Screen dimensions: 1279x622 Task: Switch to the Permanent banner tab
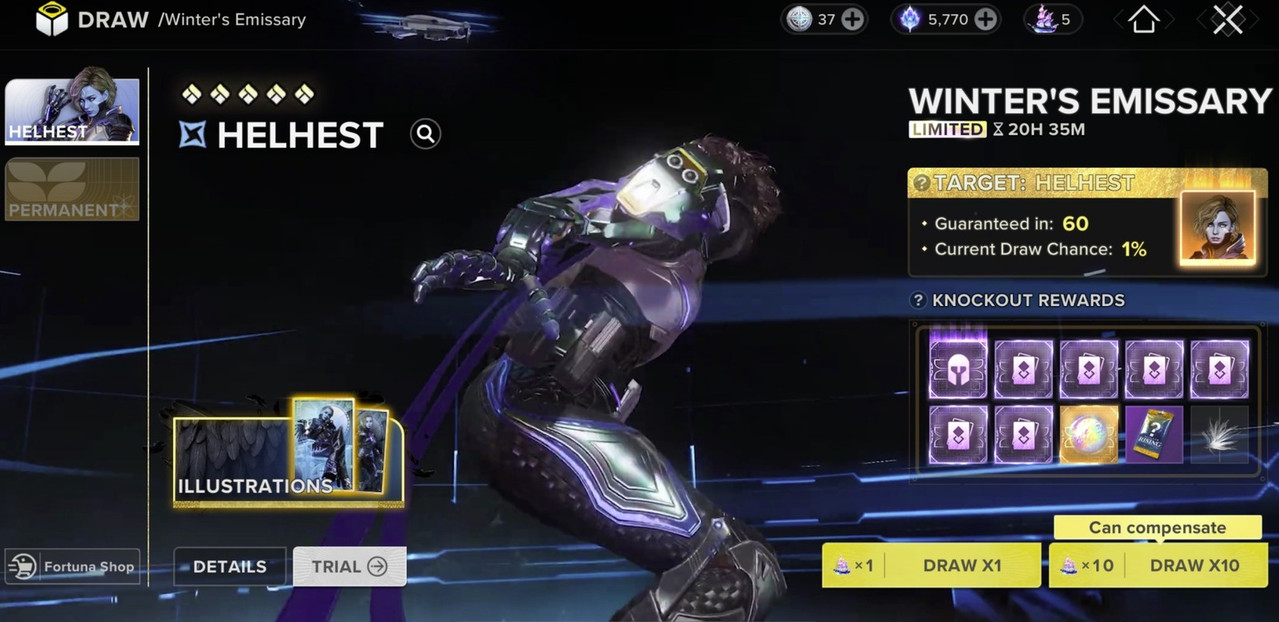(72, 189)
